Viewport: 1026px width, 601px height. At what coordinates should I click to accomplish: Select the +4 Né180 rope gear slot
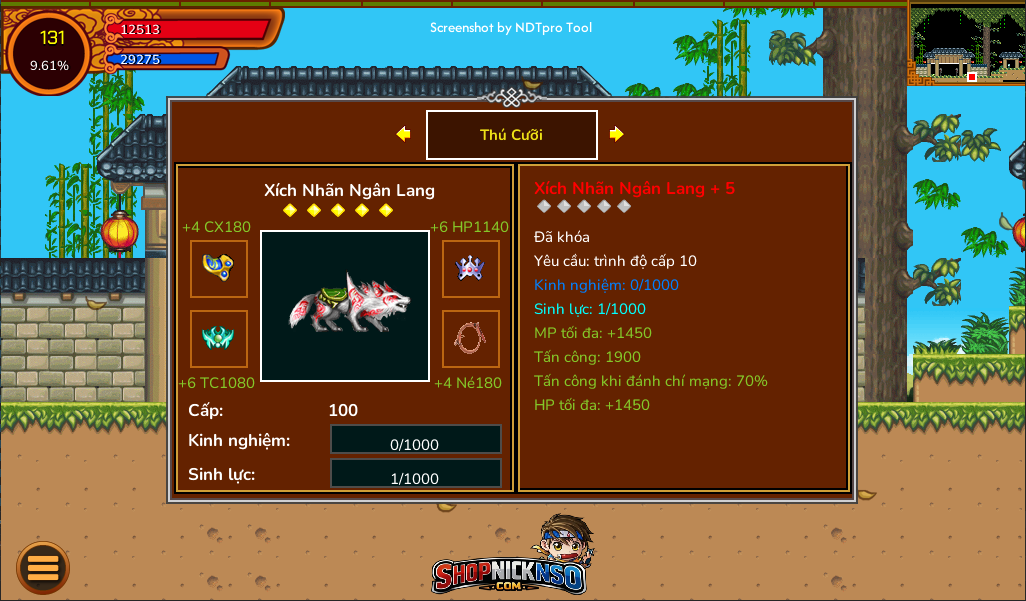pos(470,339)
